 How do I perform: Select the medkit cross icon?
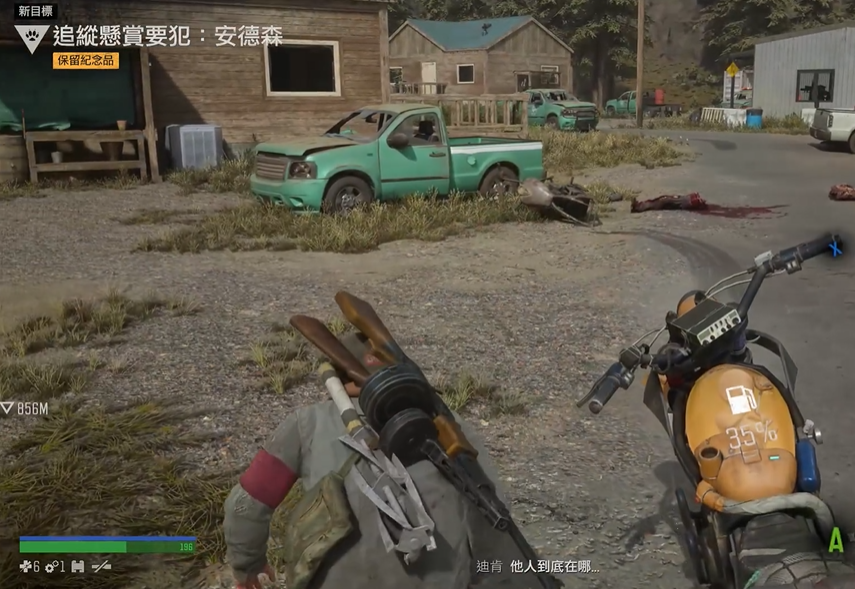[x=26, y=567]
